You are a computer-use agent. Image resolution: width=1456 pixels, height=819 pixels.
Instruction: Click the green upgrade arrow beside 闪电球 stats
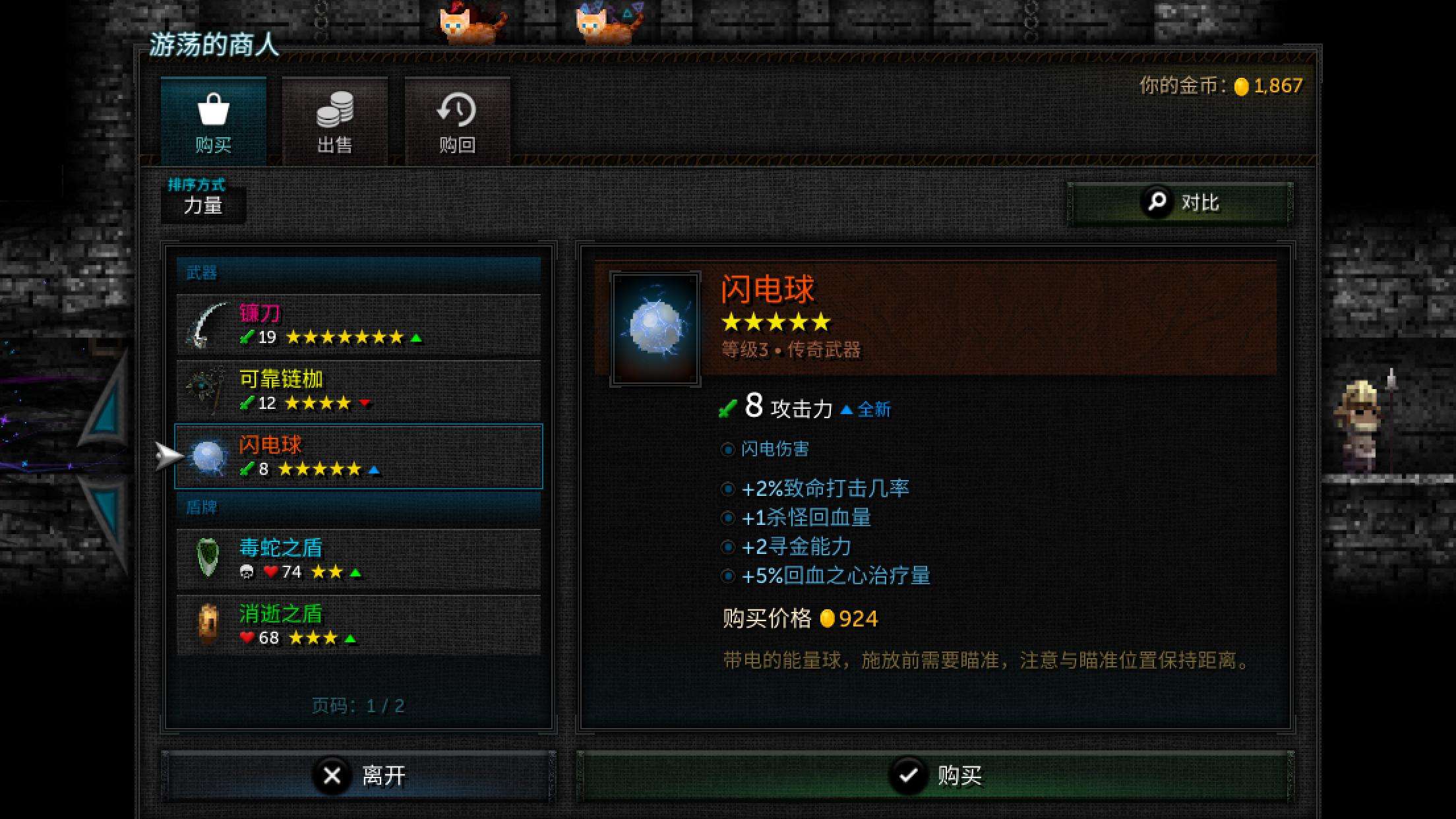[375, 470]
